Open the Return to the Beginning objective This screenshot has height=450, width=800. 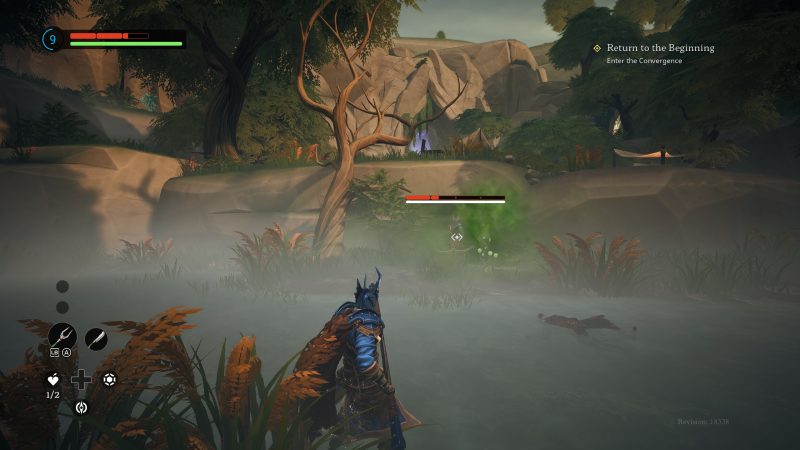[660, 47]
